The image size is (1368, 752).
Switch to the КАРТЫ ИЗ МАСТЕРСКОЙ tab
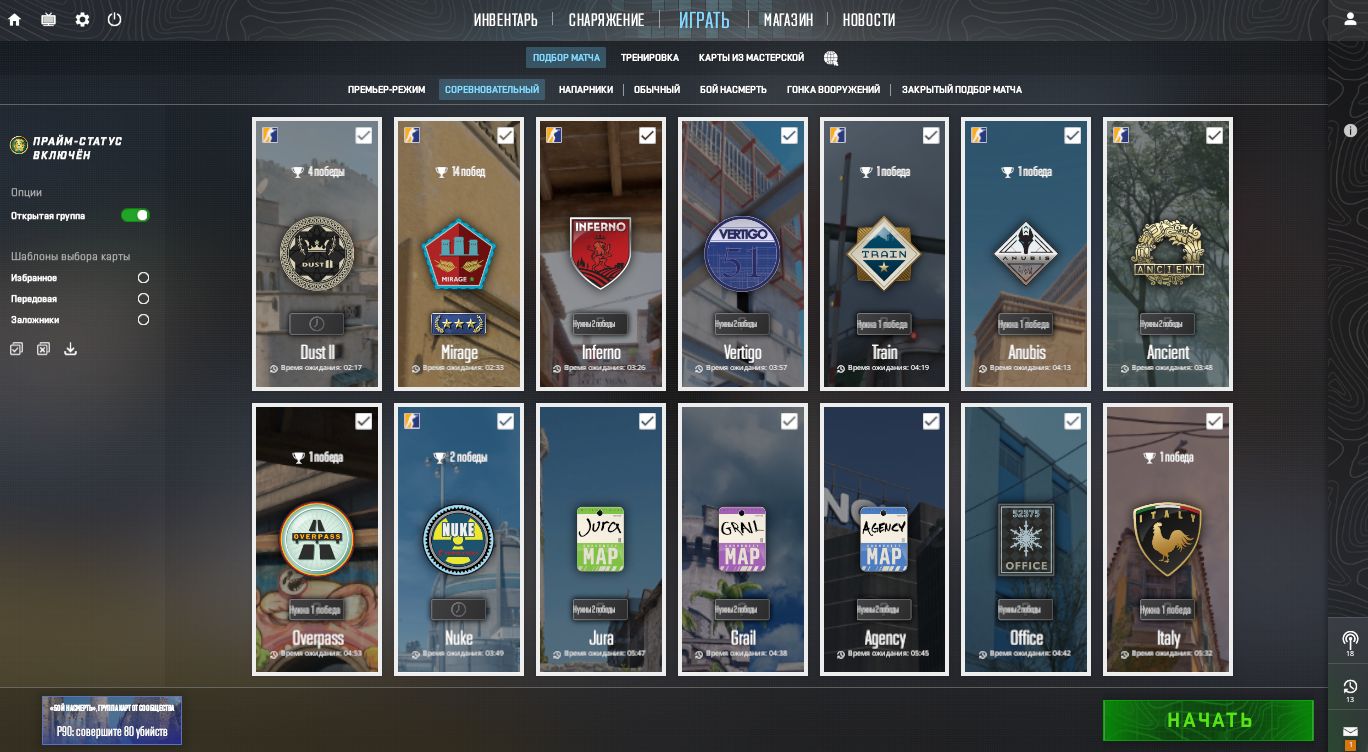(x=751, y=58)
